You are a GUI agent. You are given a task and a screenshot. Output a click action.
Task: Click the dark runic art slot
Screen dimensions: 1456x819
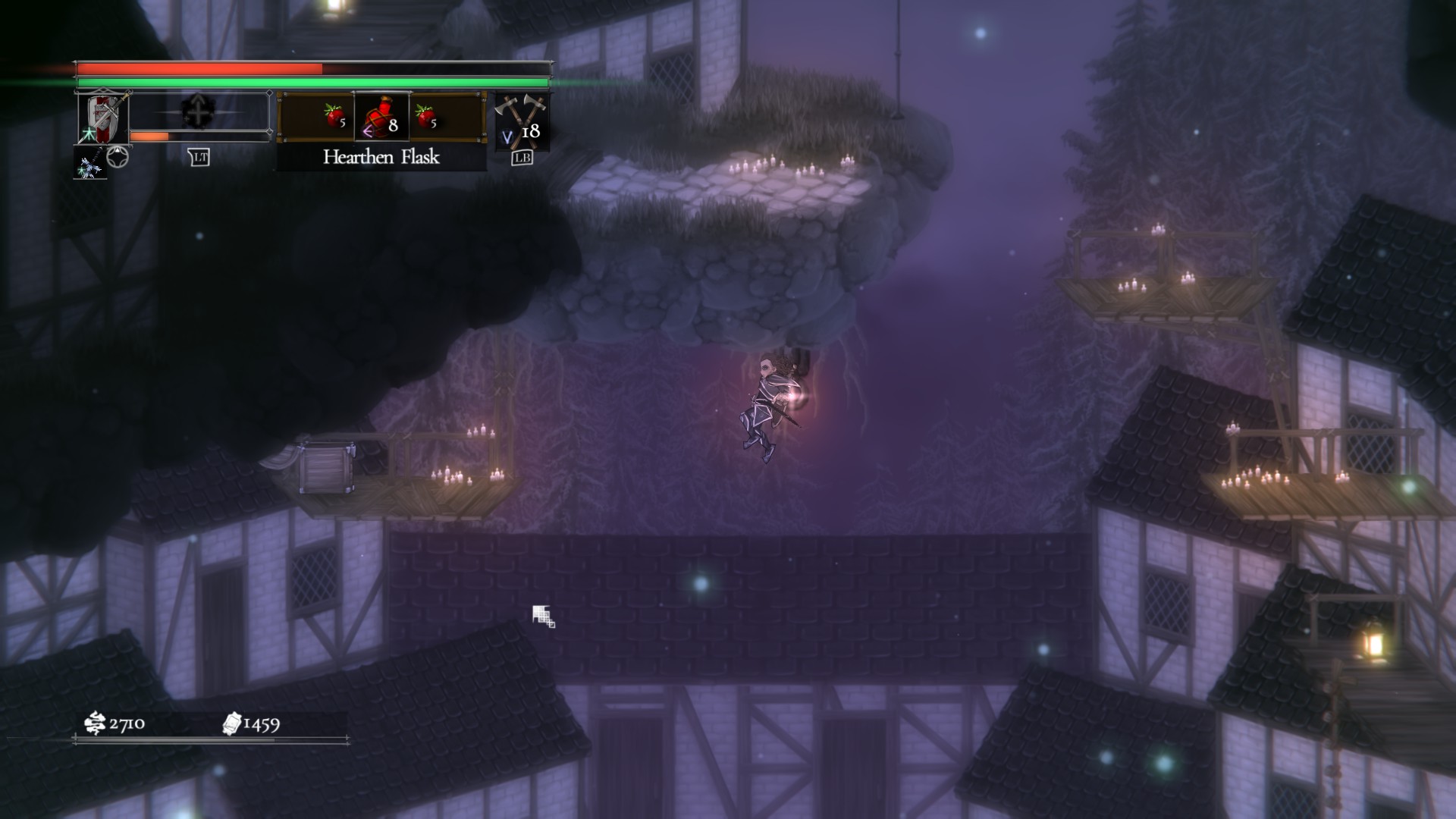click(199, 112)
